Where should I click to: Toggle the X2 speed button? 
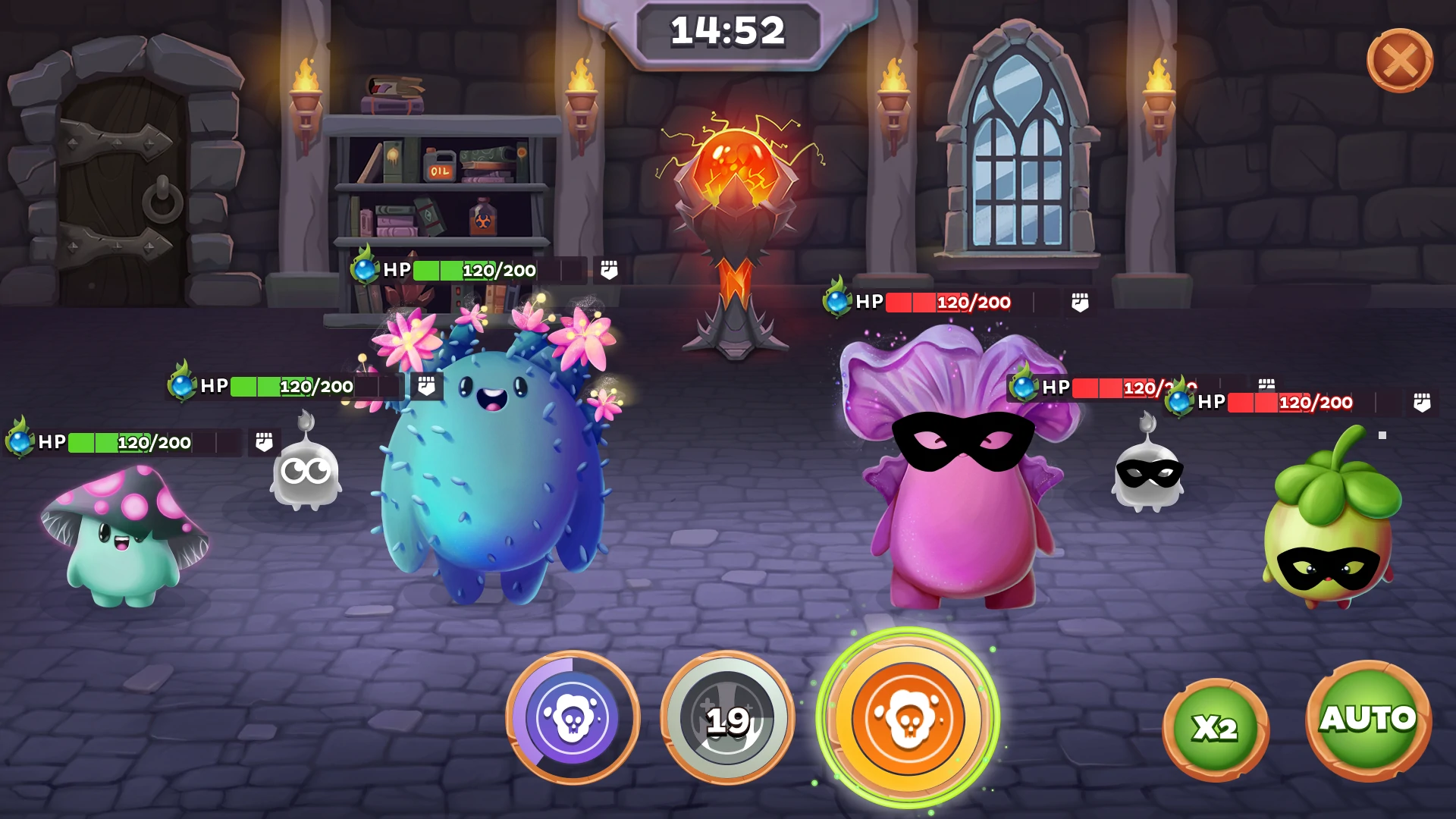click(x=1215, y=728)
